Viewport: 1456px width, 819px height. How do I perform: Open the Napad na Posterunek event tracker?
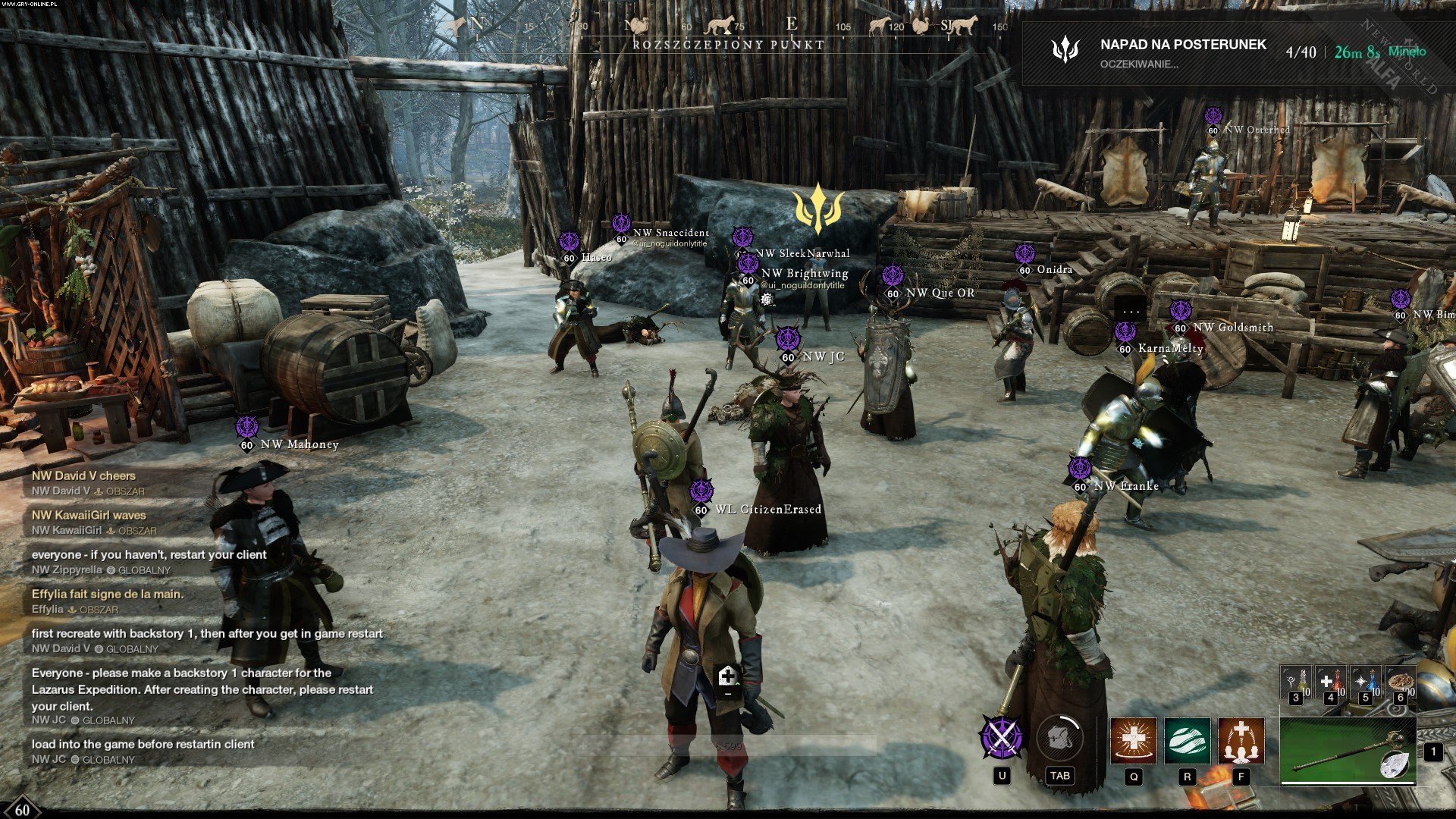point(1181,52)
